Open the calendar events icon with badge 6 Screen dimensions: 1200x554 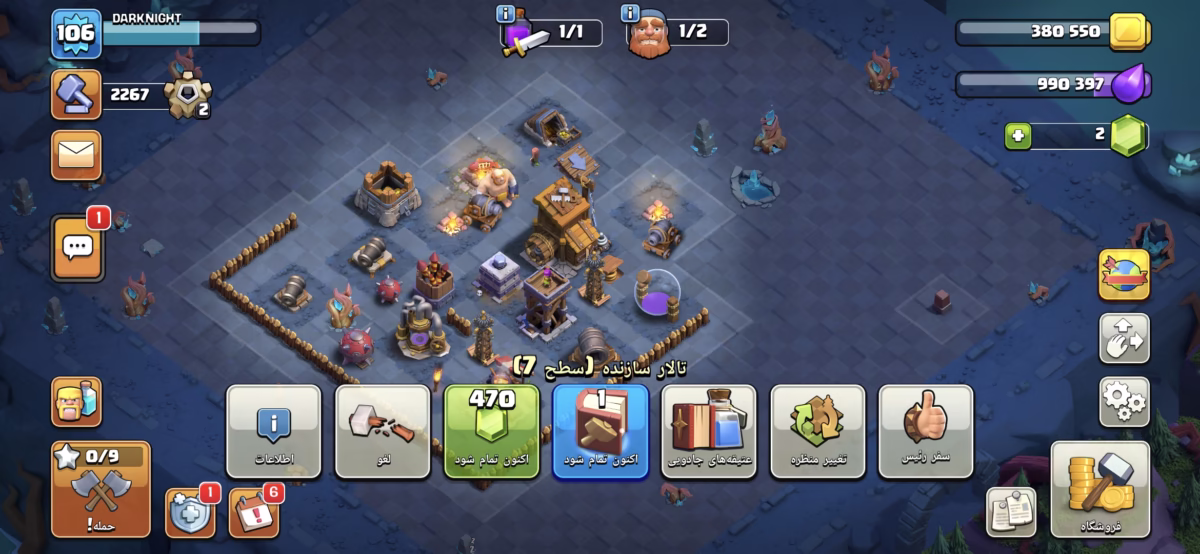click(254, 512)
